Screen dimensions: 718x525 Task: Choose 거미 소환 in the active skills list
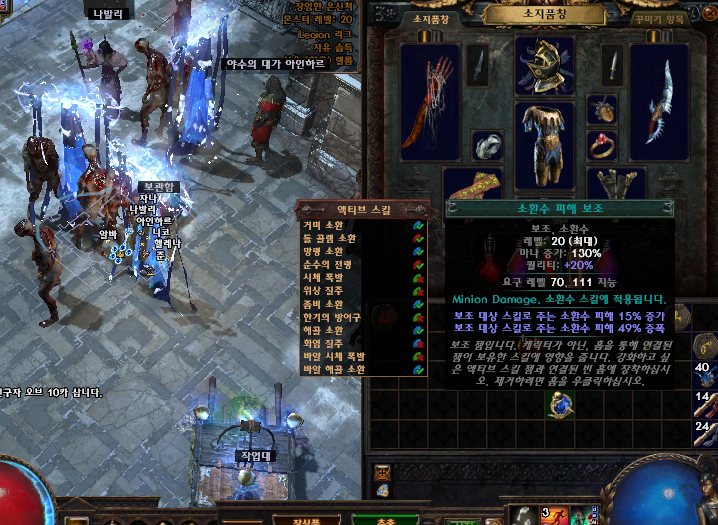click(330, 226)
